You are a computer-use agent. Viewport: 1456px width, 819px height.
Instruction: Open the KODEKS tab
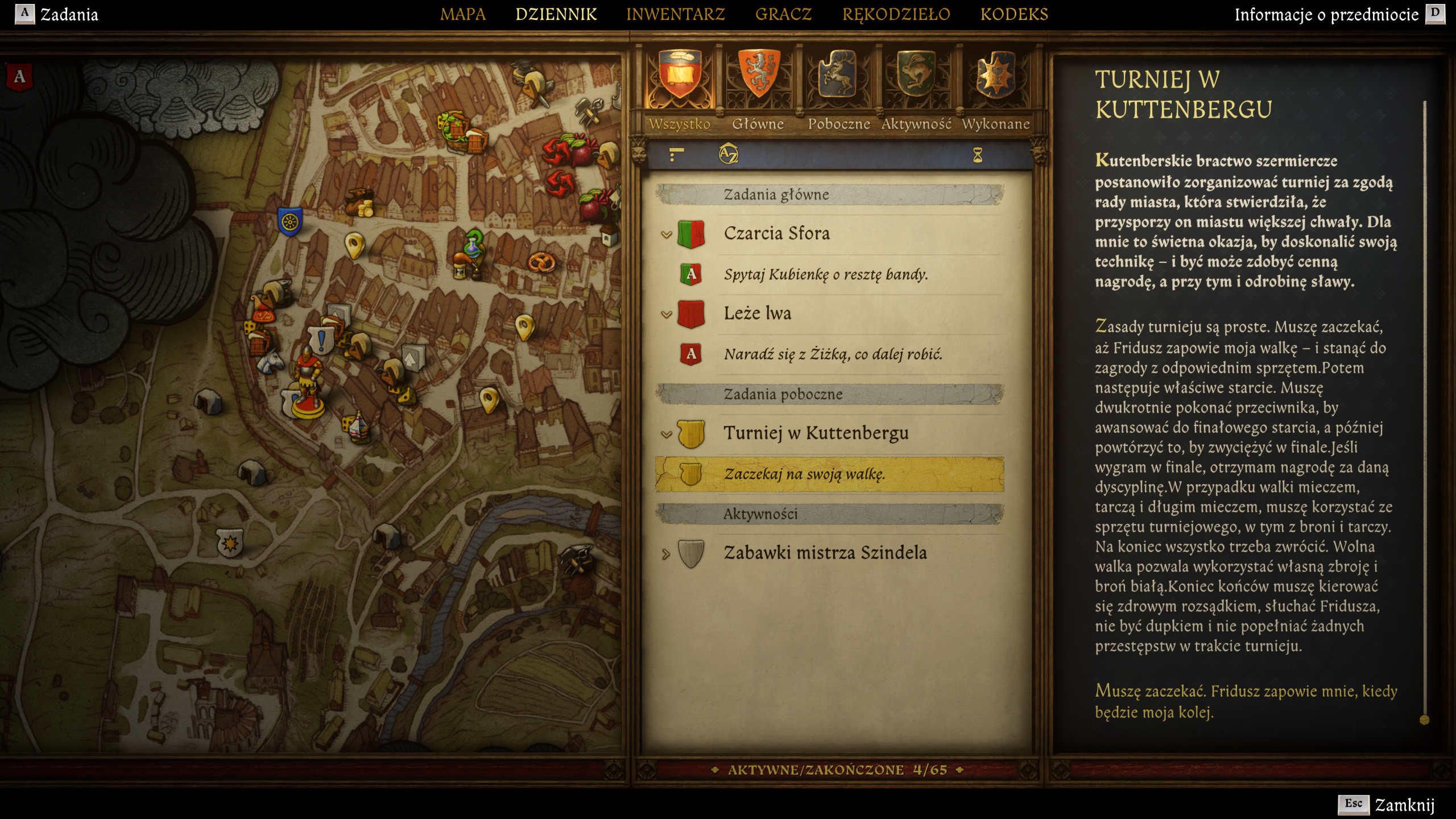(1014, 14)
